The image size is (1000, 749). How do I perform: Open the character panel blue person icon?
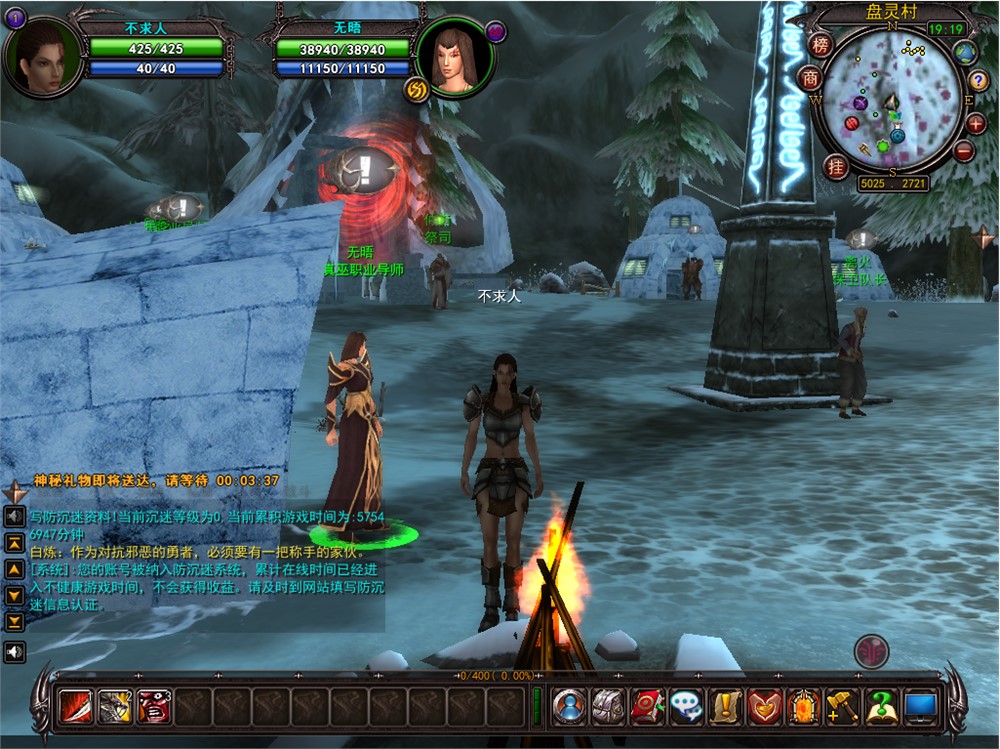[570, 707]
